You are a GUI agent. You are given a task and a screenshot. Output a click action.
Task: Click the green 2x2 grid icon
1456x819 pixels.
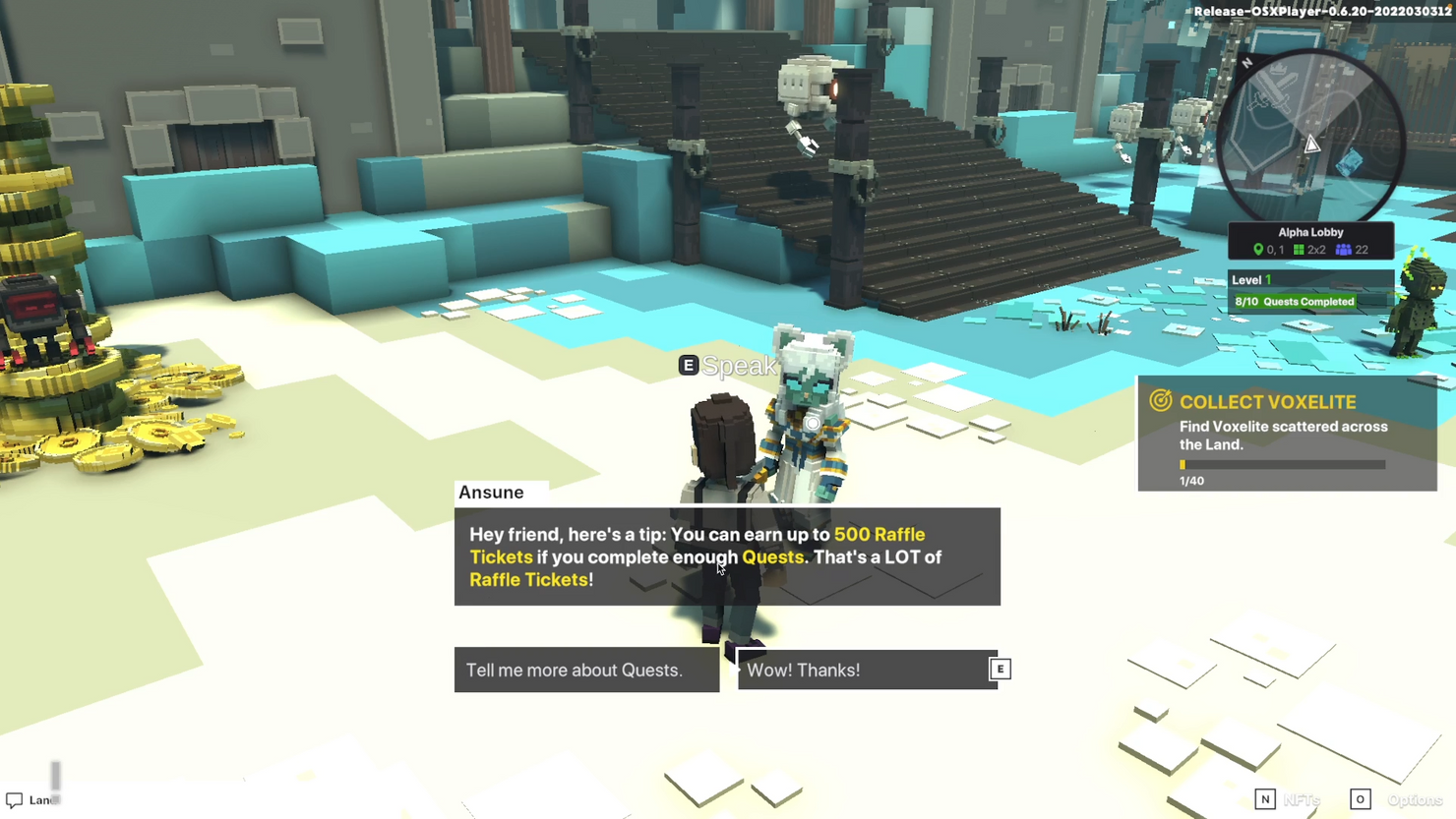click(x=1299, y=250)
